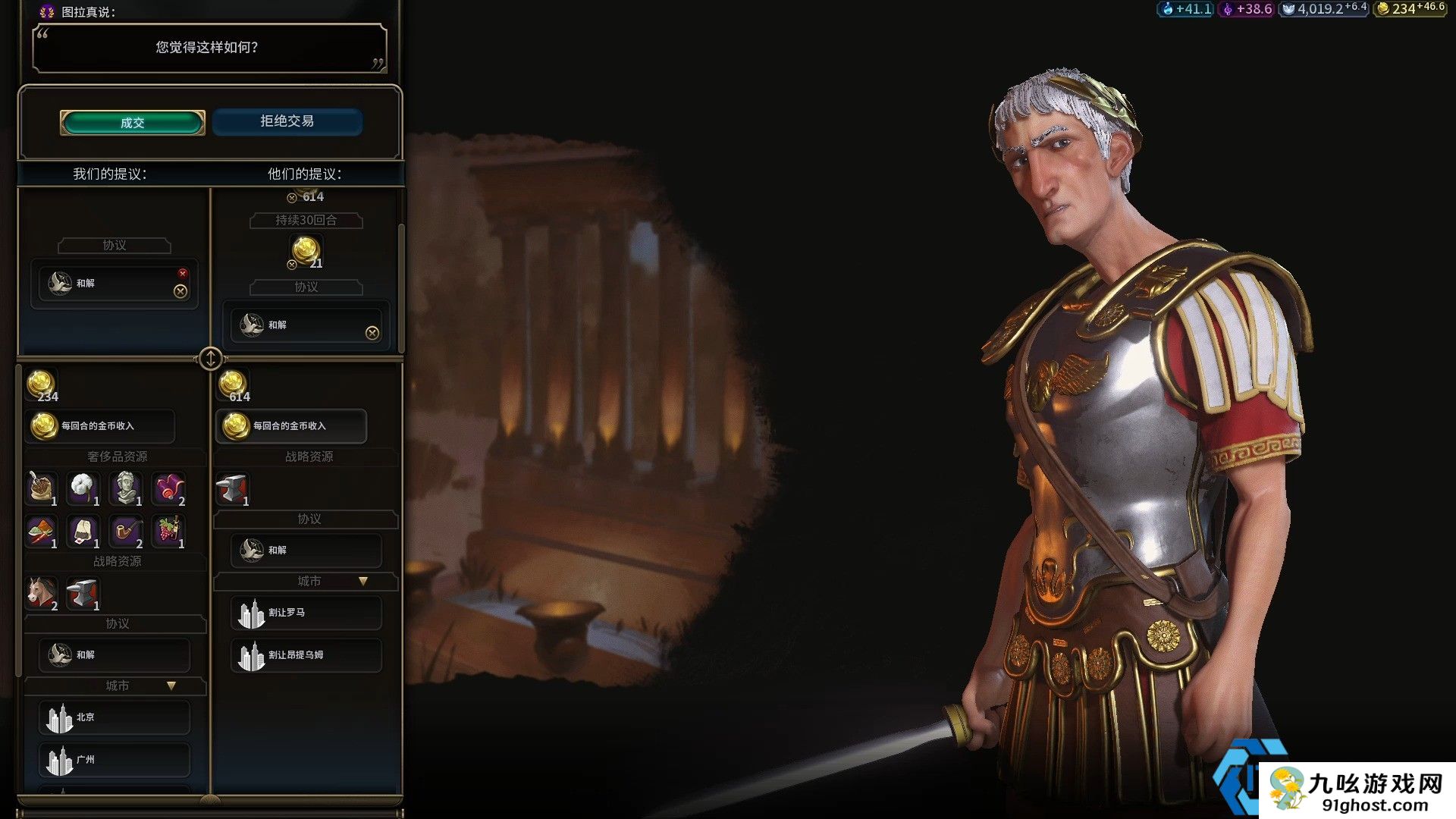Pick our tobacco pipe luxury resource
The width and height of the screenshot is (1456, 819).
tap(126, 531)
